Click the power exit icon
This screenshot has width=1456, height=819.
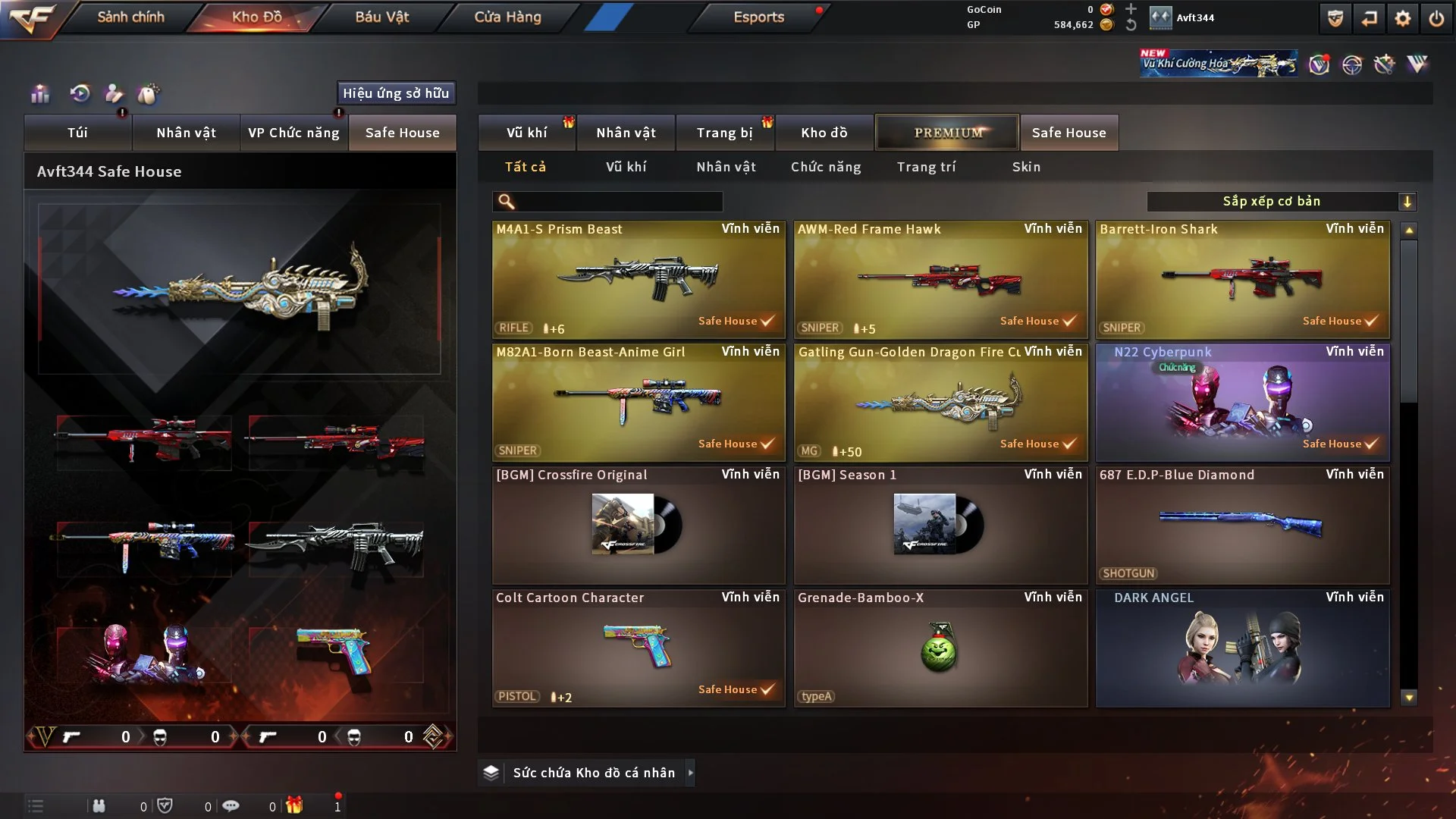coord(1436,18)
